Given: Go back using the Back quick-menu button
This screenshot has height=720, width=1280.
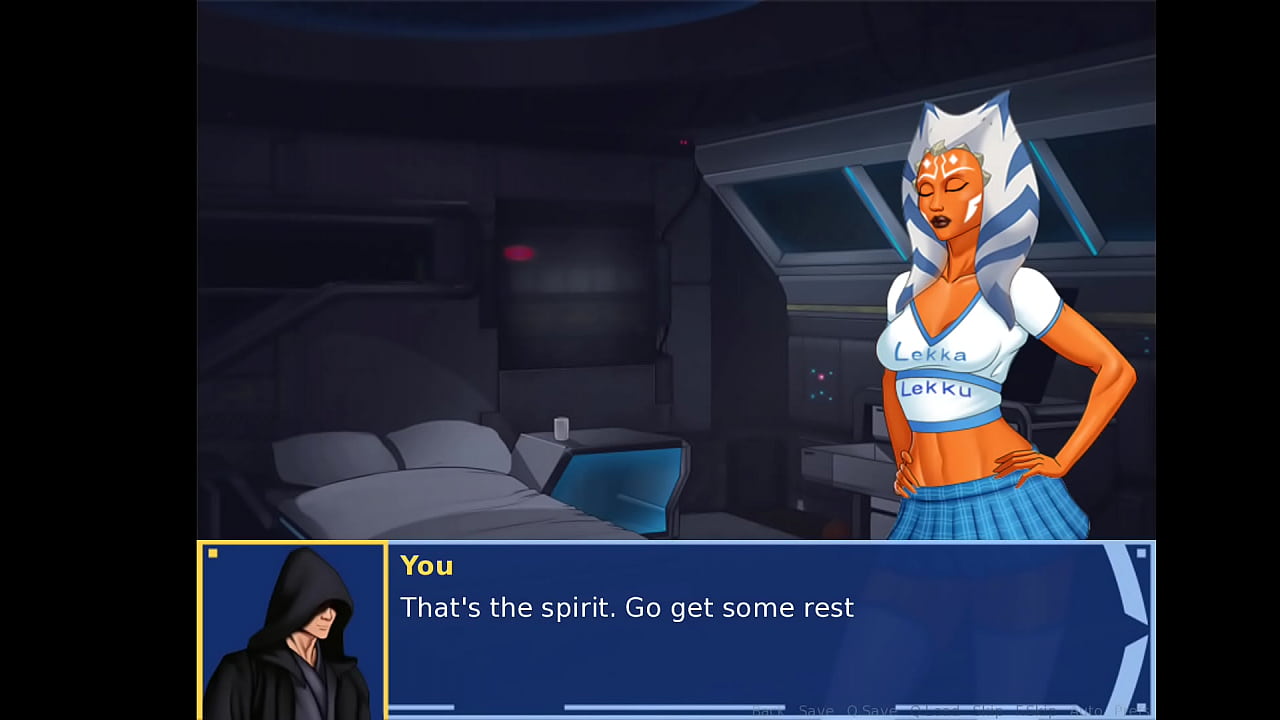Looking at the screenshot, I should pyautogui.click(x=767, y=711).
